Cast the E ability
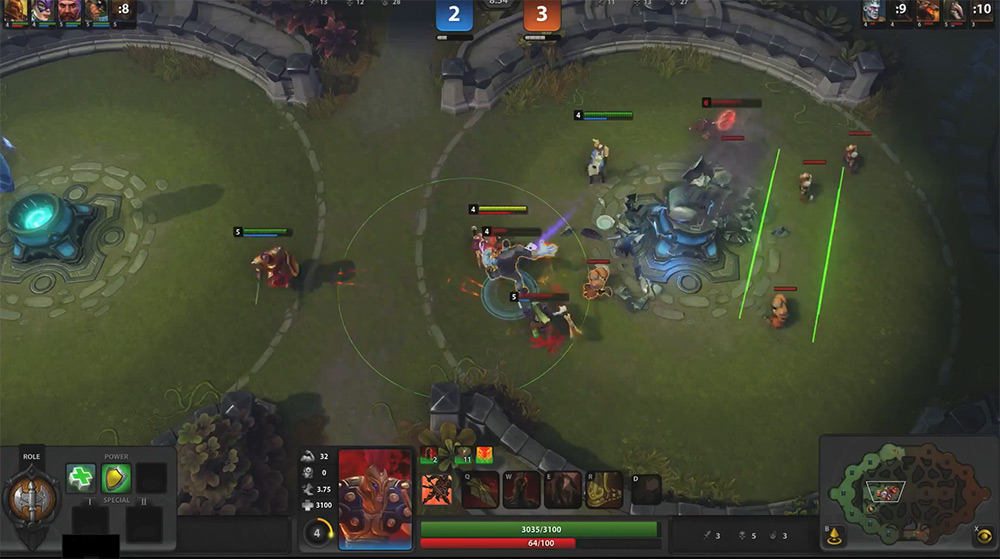The width and height of the screenshot is (1000, 559). click(563, 489)
